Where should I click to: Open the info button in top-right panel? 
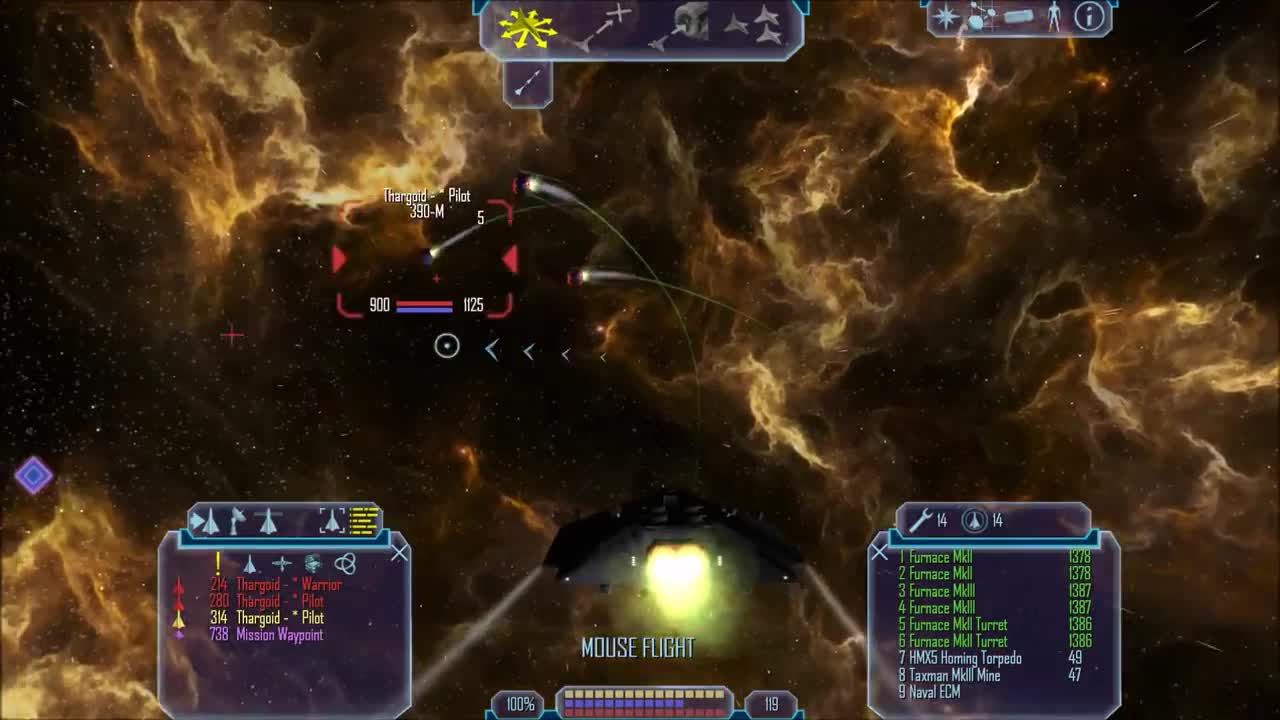[x=1089, y=16]
